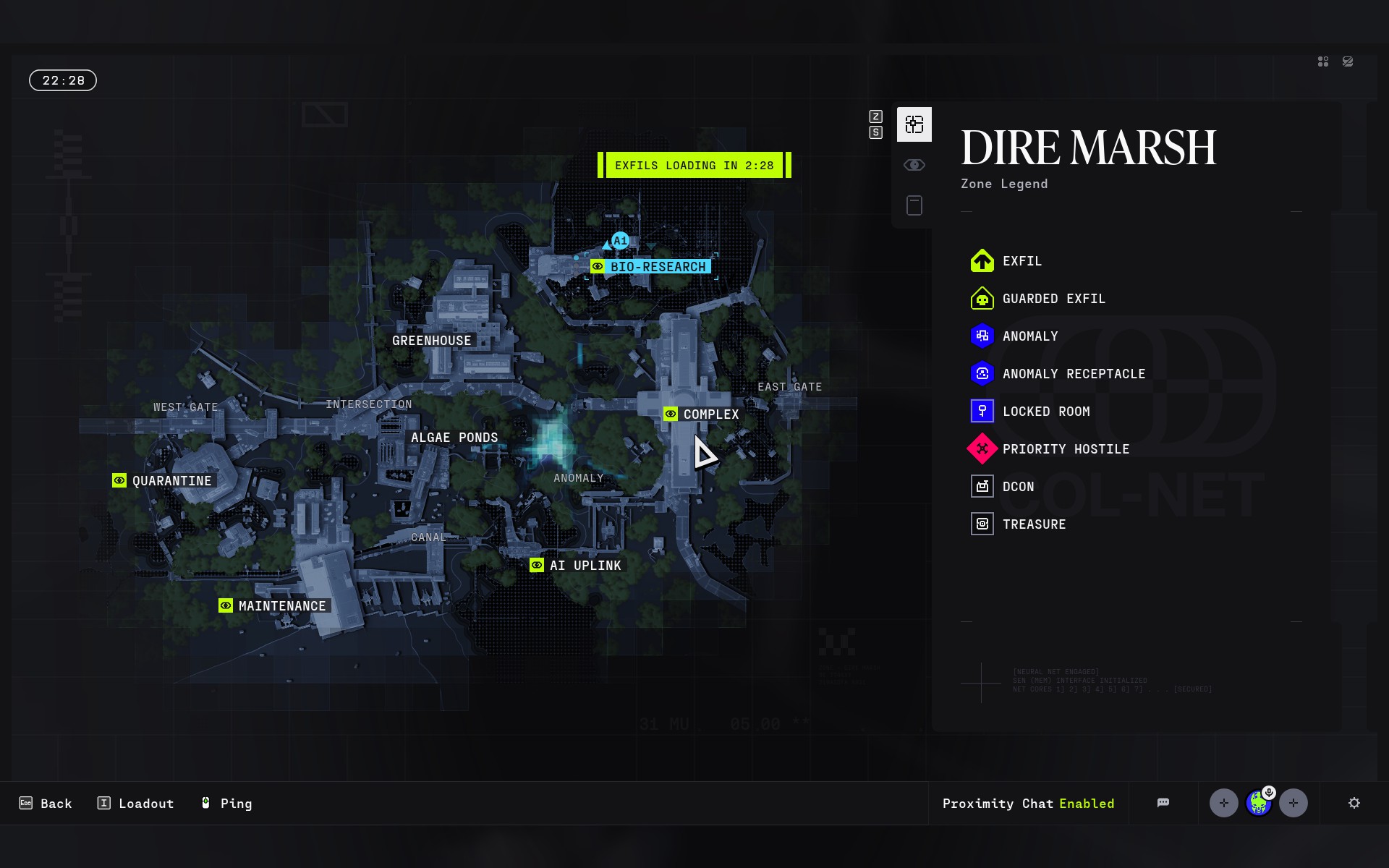
Task: Select the zone legend tab icon
Action: (x=914, y=124)
